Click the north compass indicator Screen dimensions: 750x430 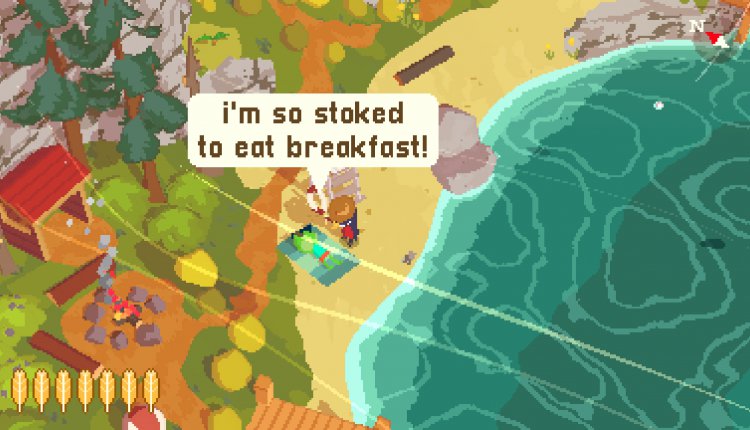pyautogui.click(x=713, y=35)
